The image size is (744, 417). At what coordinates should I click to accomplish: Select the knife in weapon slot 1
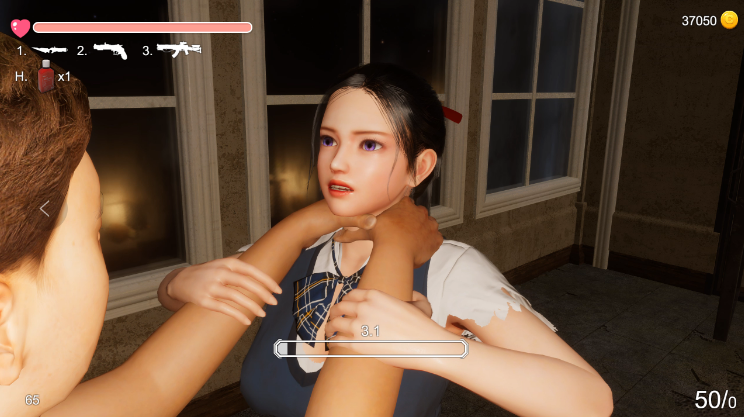pyautogui.click(x=49, y=49)
